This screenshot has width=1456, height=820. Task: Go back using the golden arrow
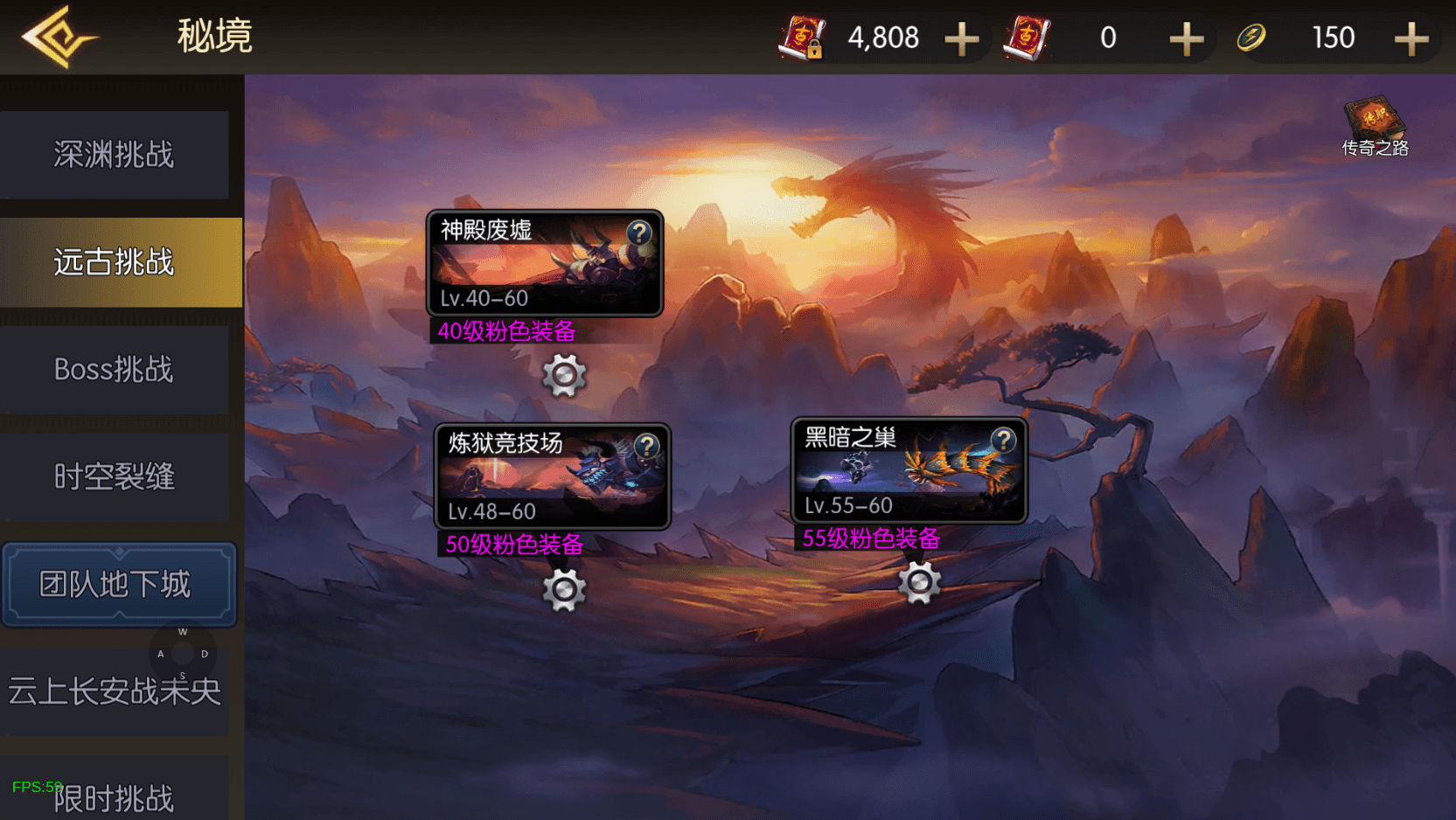coord(58,37)
